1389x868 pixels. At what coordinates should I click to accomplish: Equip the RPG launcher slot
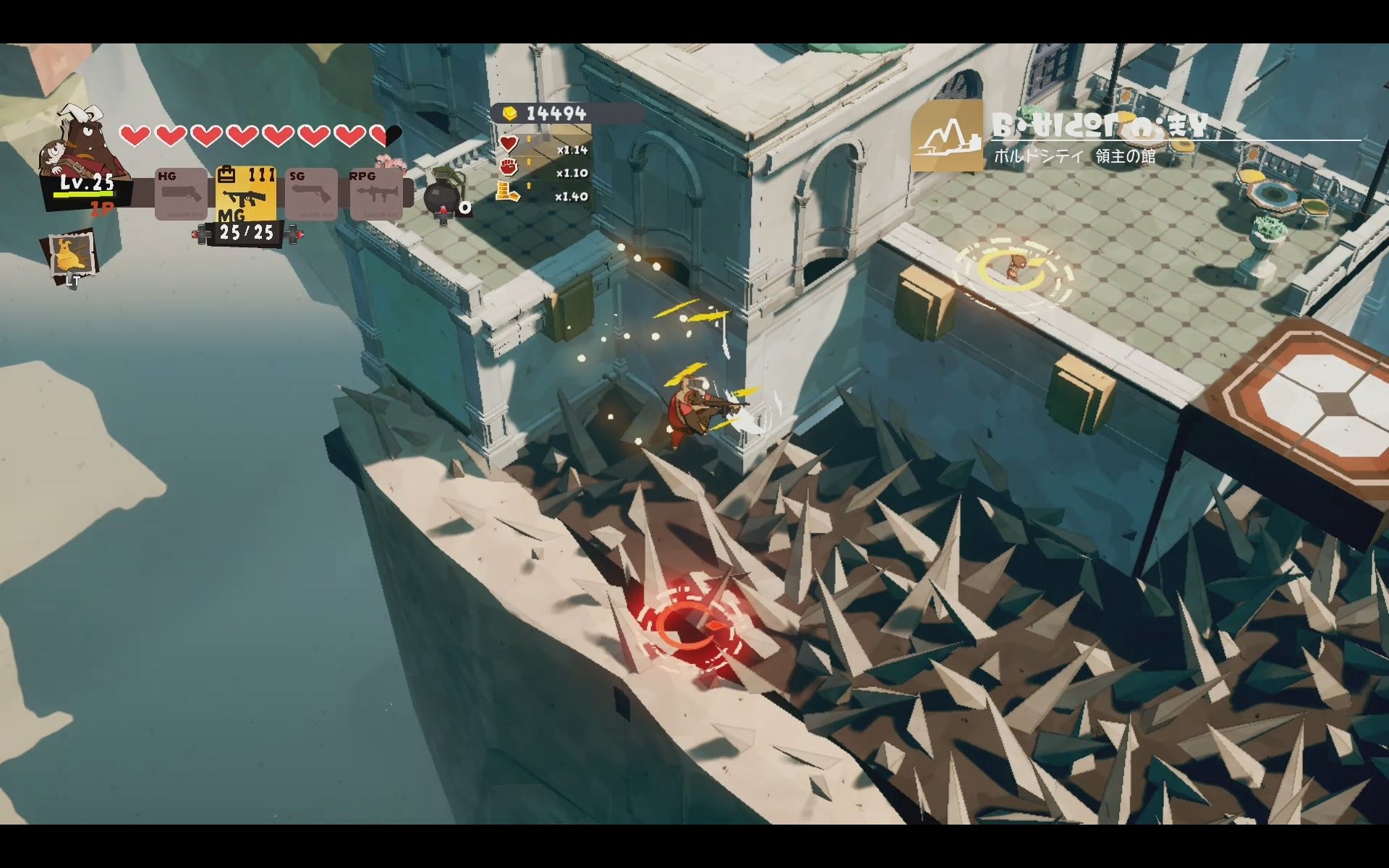376,194
